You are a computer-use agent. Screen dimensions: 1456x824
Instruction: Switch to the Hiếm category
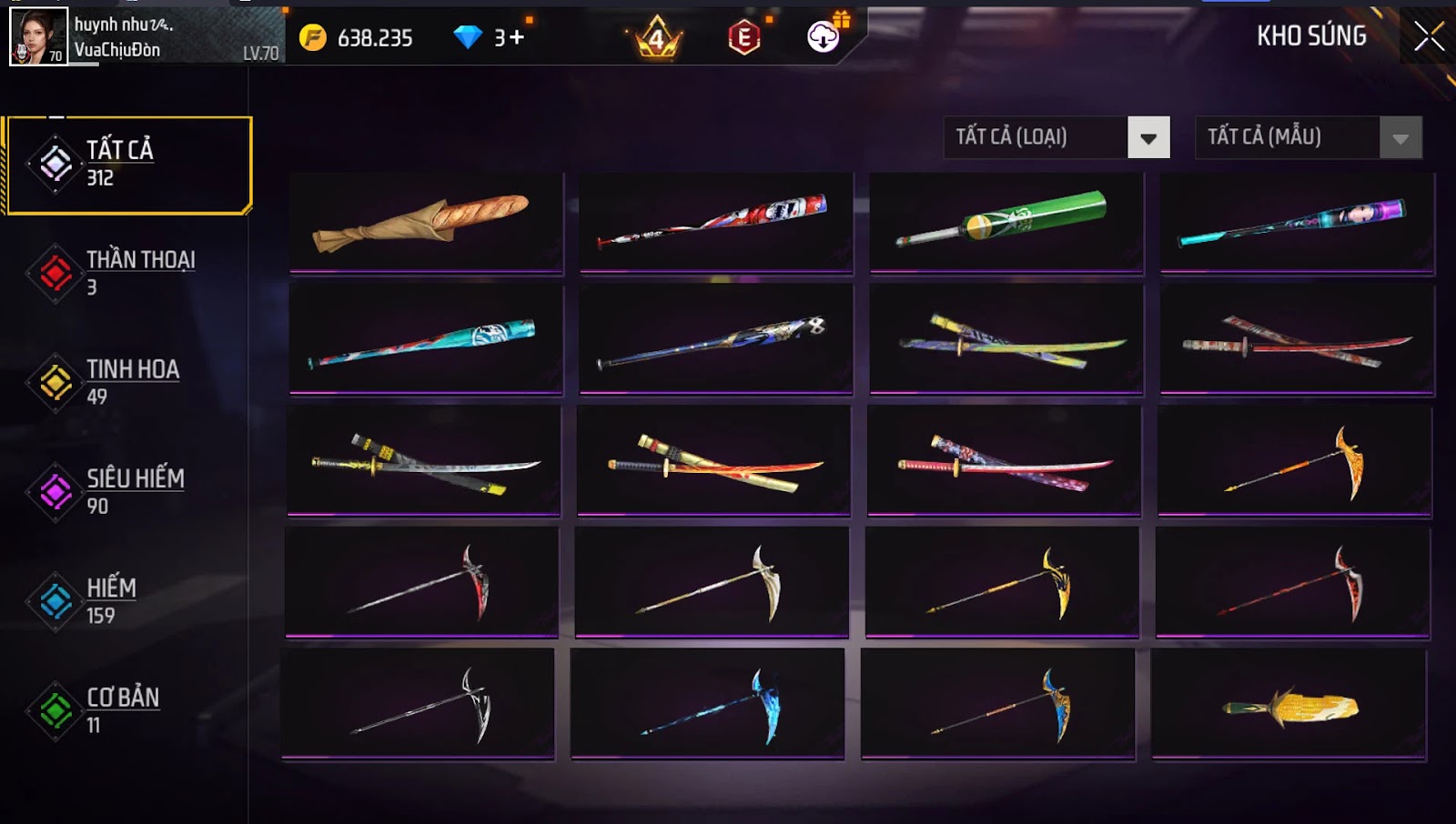[128, 601]
